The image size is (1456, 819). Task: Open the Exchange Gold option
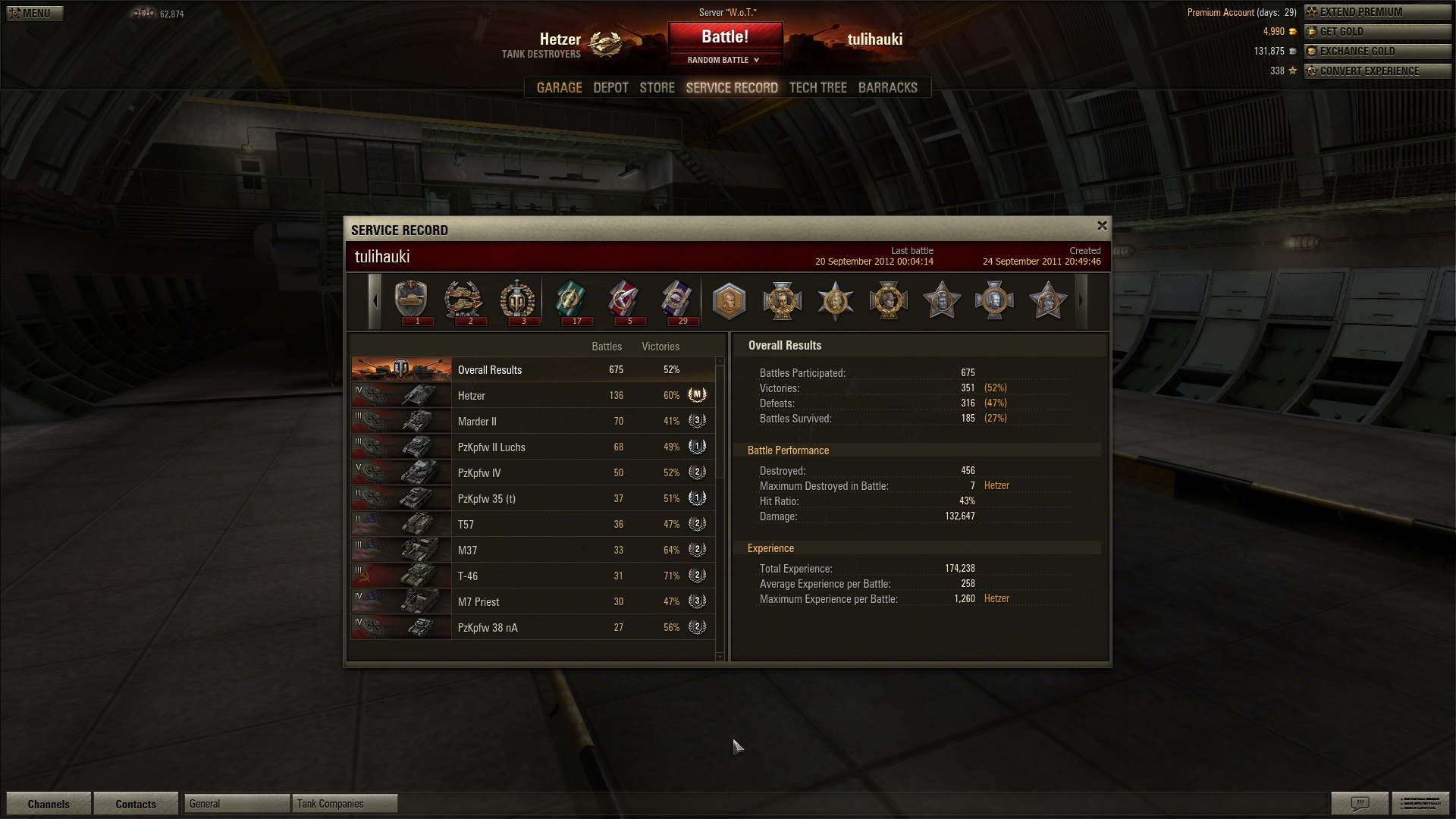click(x=1376, y=52)
